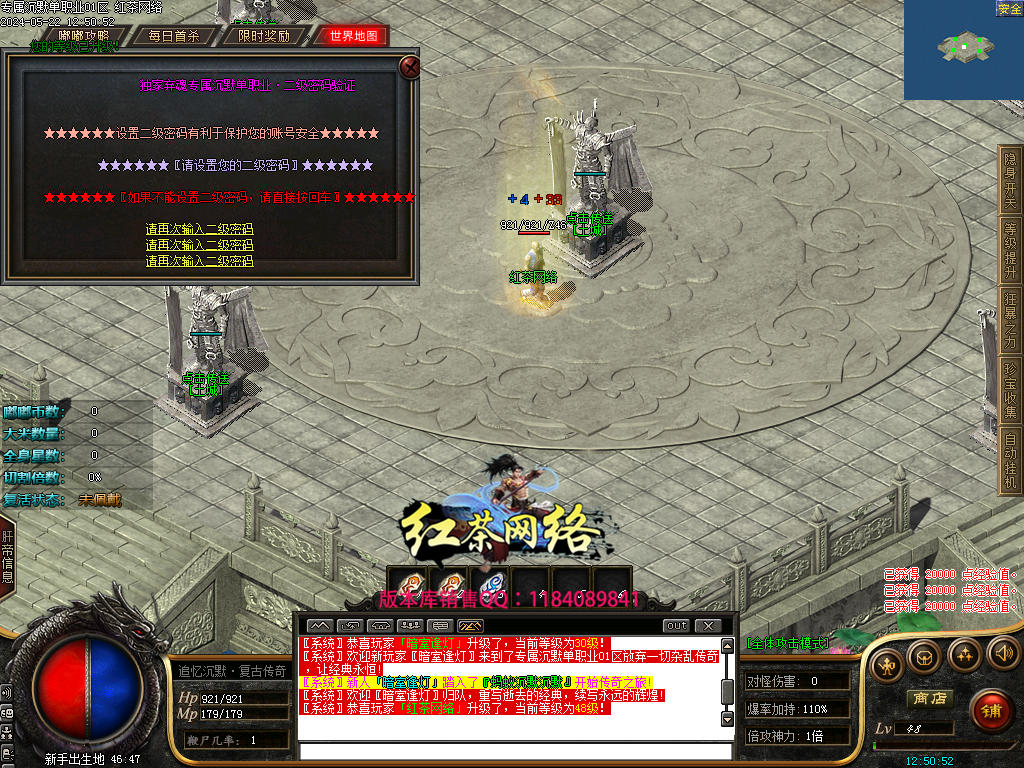Click the round red 铺 button
The height and width of the screenshot is (768, 1024).
990,710
